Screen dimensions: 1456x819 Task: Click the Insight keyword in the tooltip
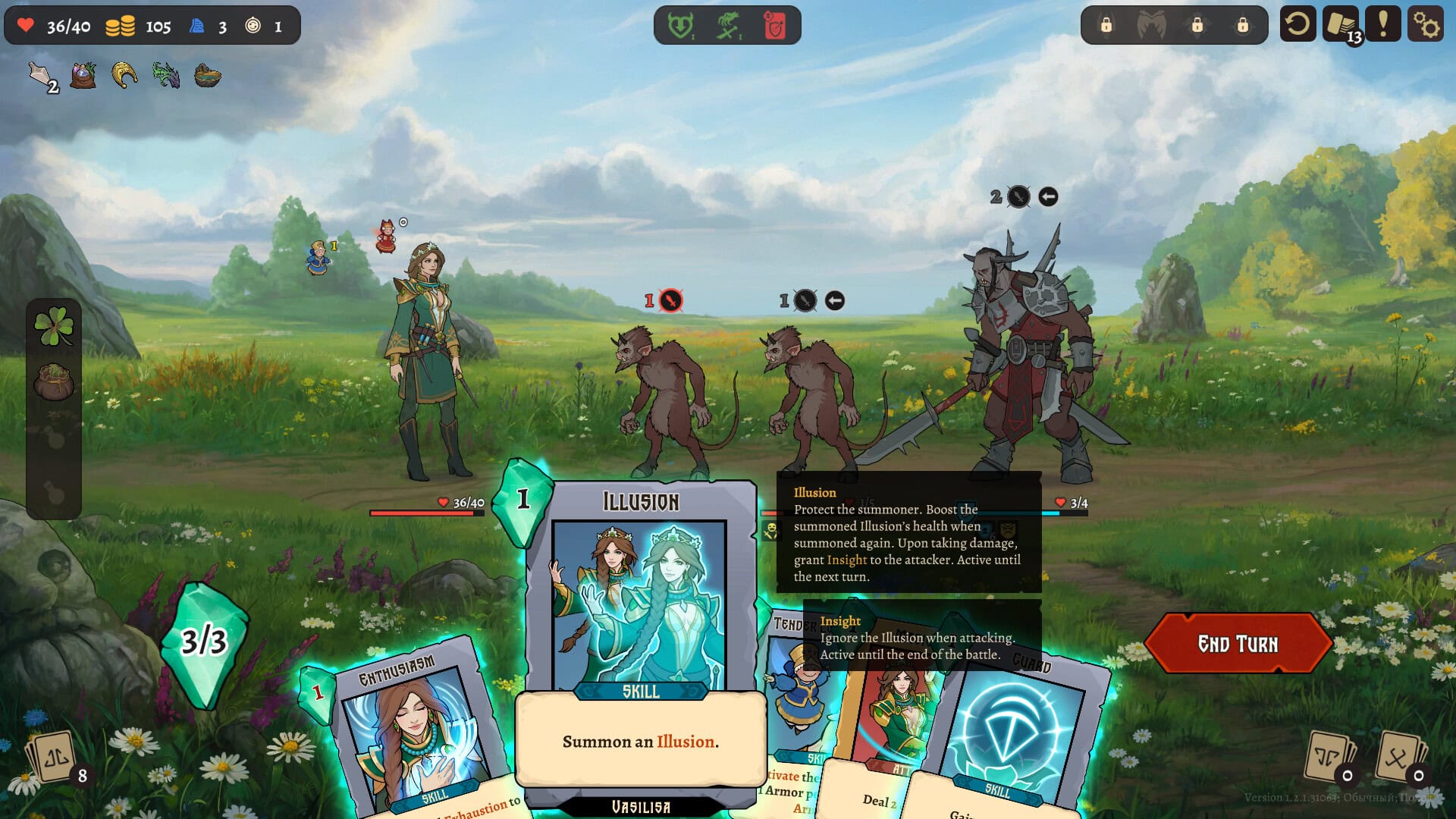(839, 620)
